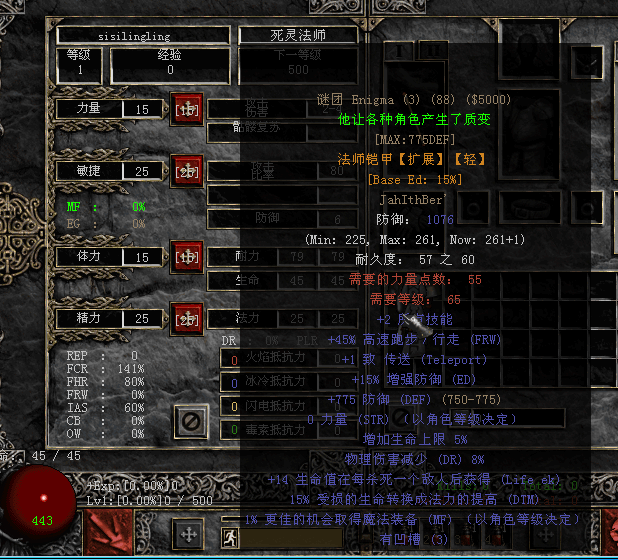Image resolution: width=618 pixels, height=560 pixels.
Task: Close the character stats panel
Action: (x=190, y=420)
